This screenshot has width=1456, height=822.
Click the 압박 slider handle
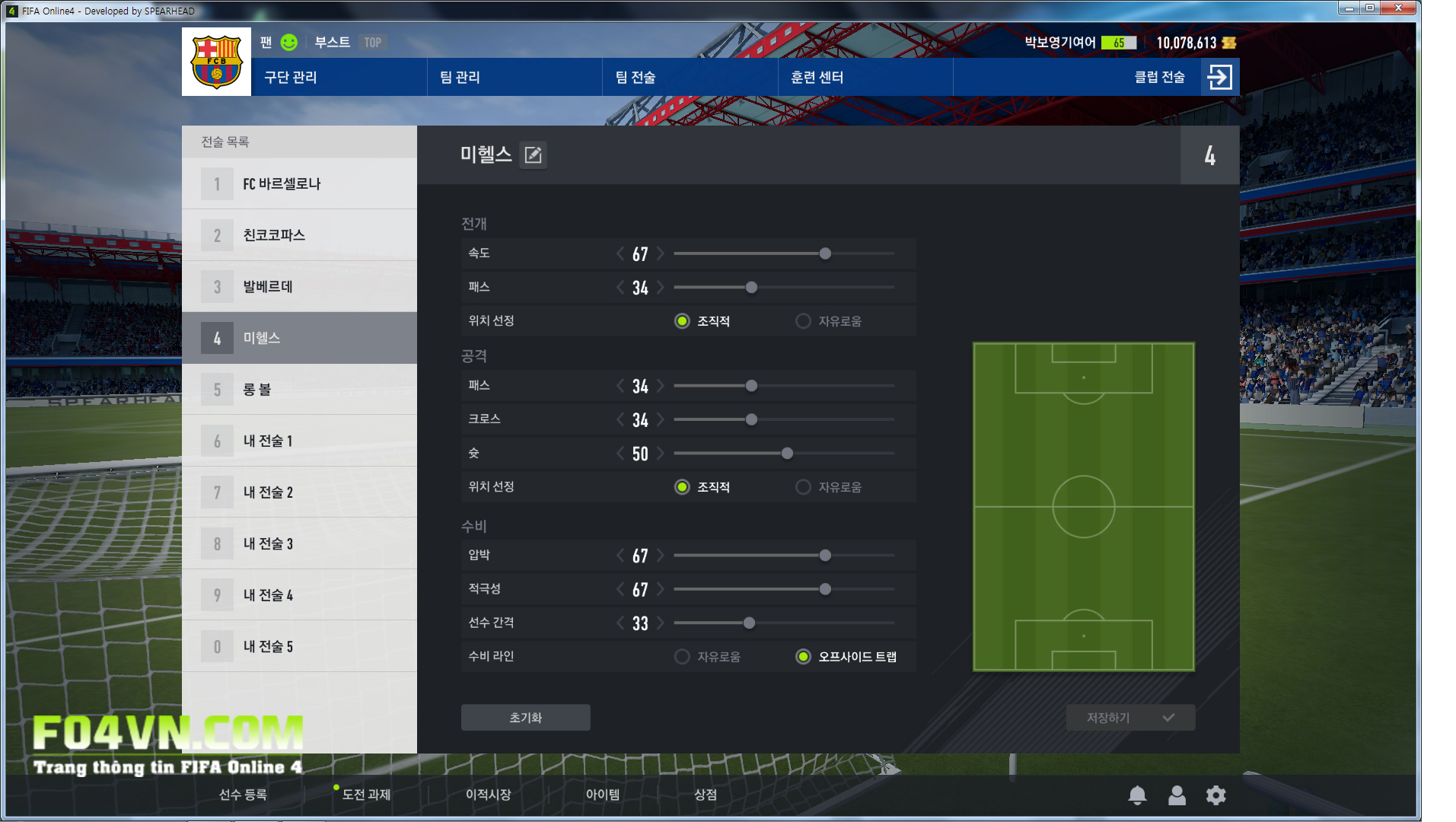pos(825,556)
